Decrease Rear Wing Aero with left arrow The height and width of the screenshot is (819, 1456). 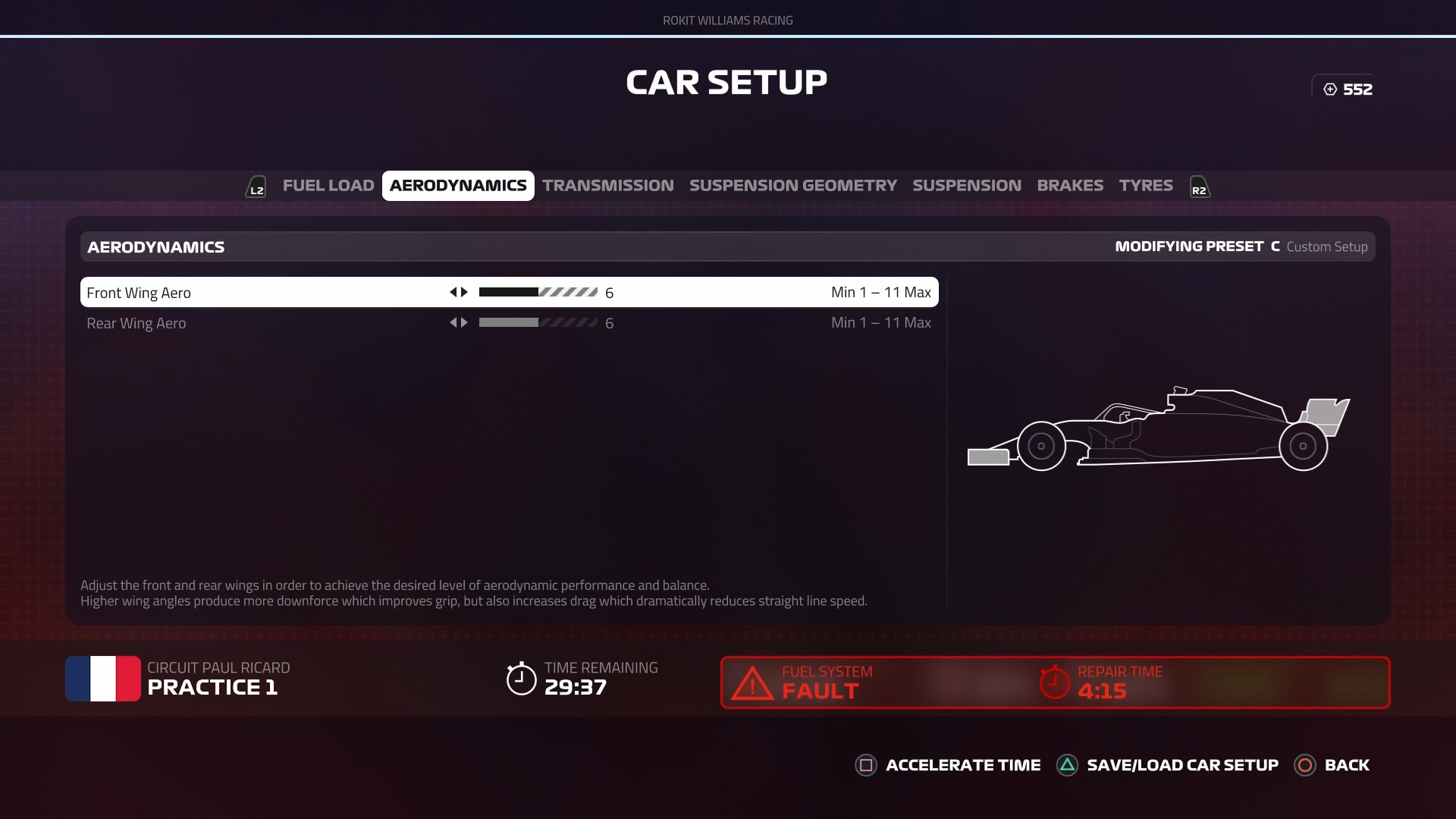[453, 322]
